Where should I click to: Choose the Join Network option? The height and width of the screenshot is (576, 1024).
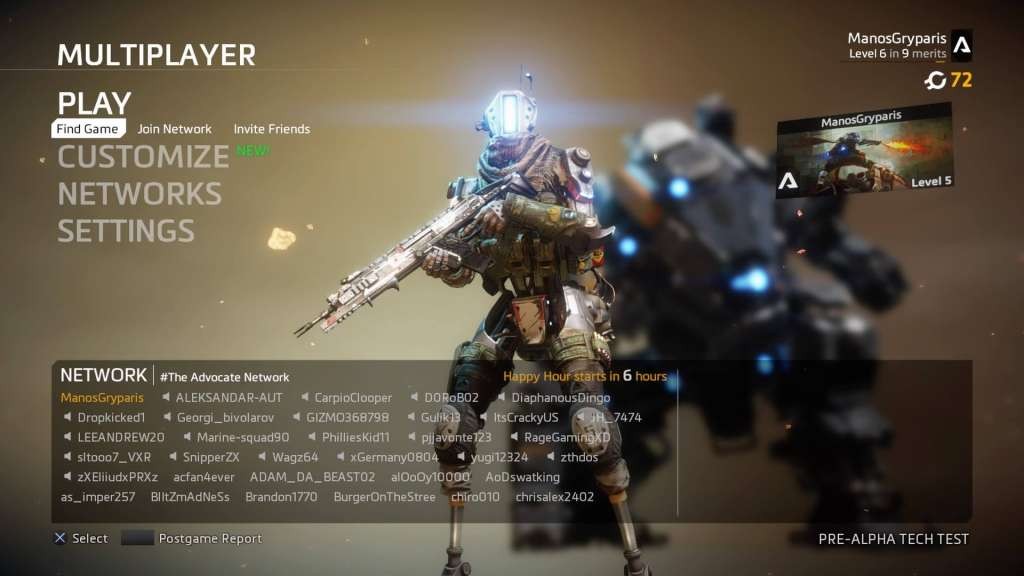click(175, 129)
